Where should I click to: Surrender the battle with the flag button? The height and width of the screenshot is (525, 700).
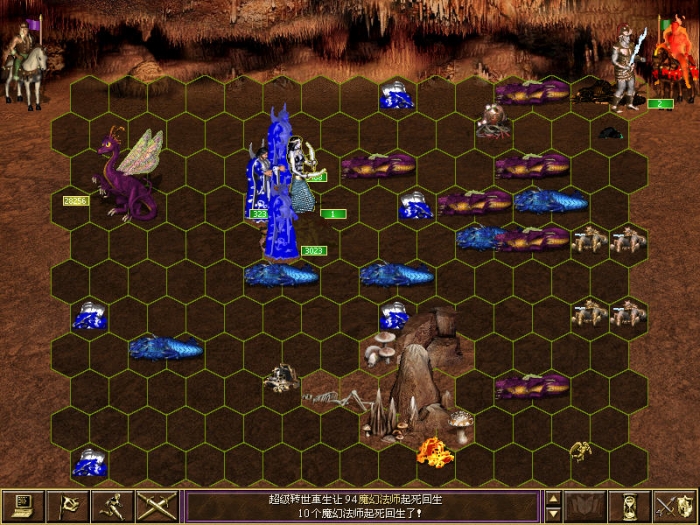coord(67,506)
